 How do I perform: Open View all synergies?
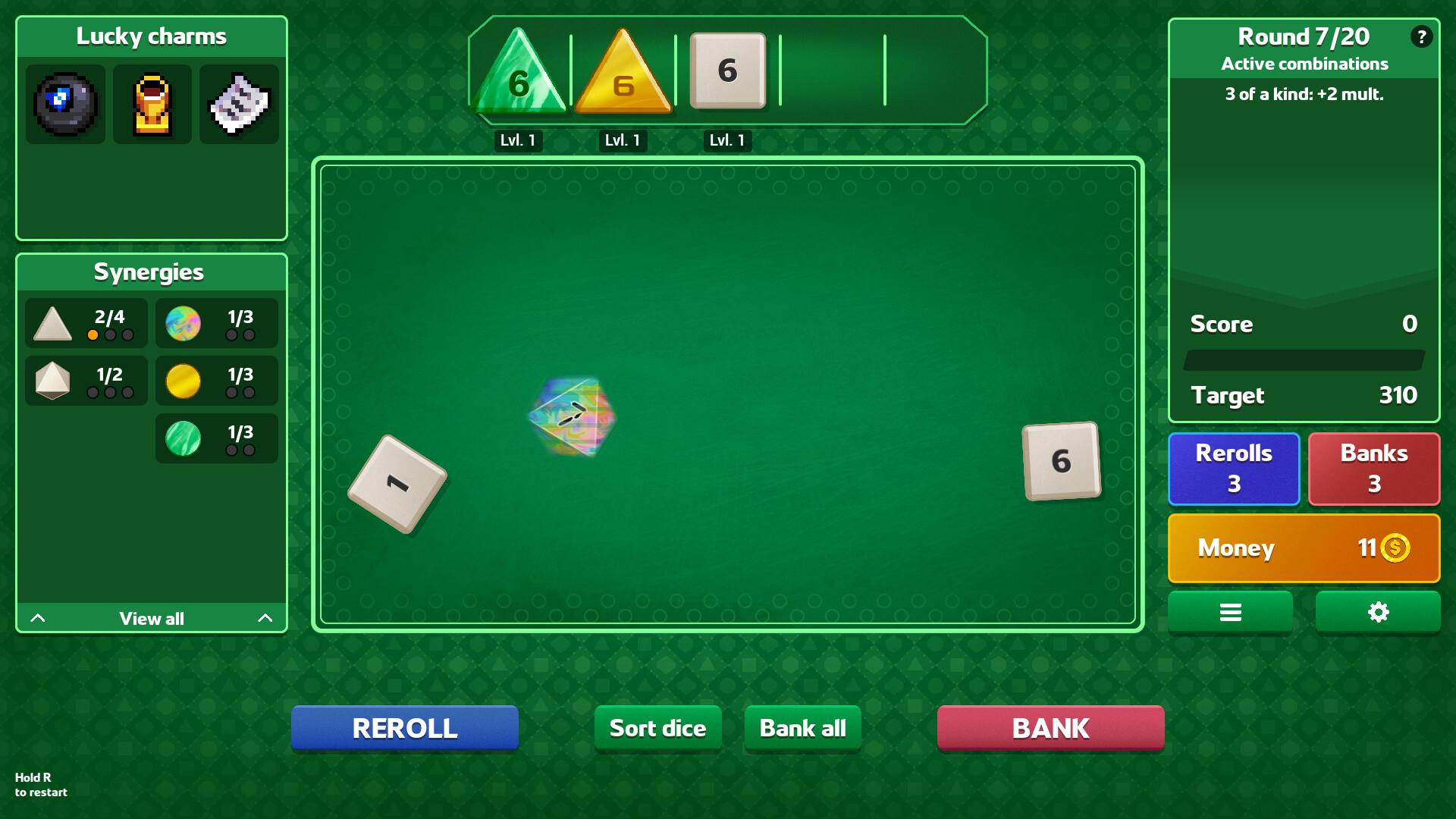(151, 618)
